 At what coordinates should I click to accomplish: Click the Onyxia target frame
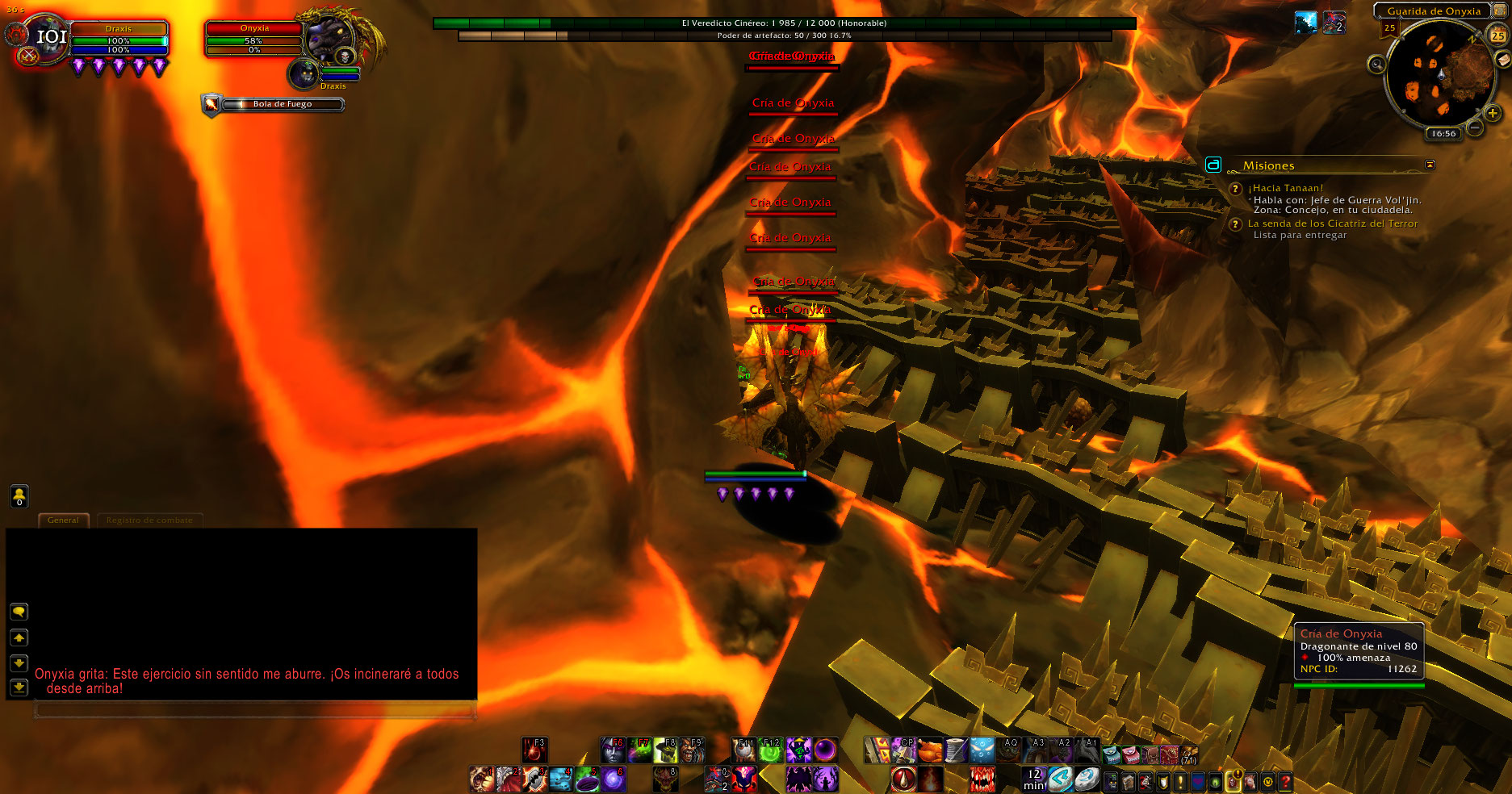pyautogui.click(x=254, y=39)
